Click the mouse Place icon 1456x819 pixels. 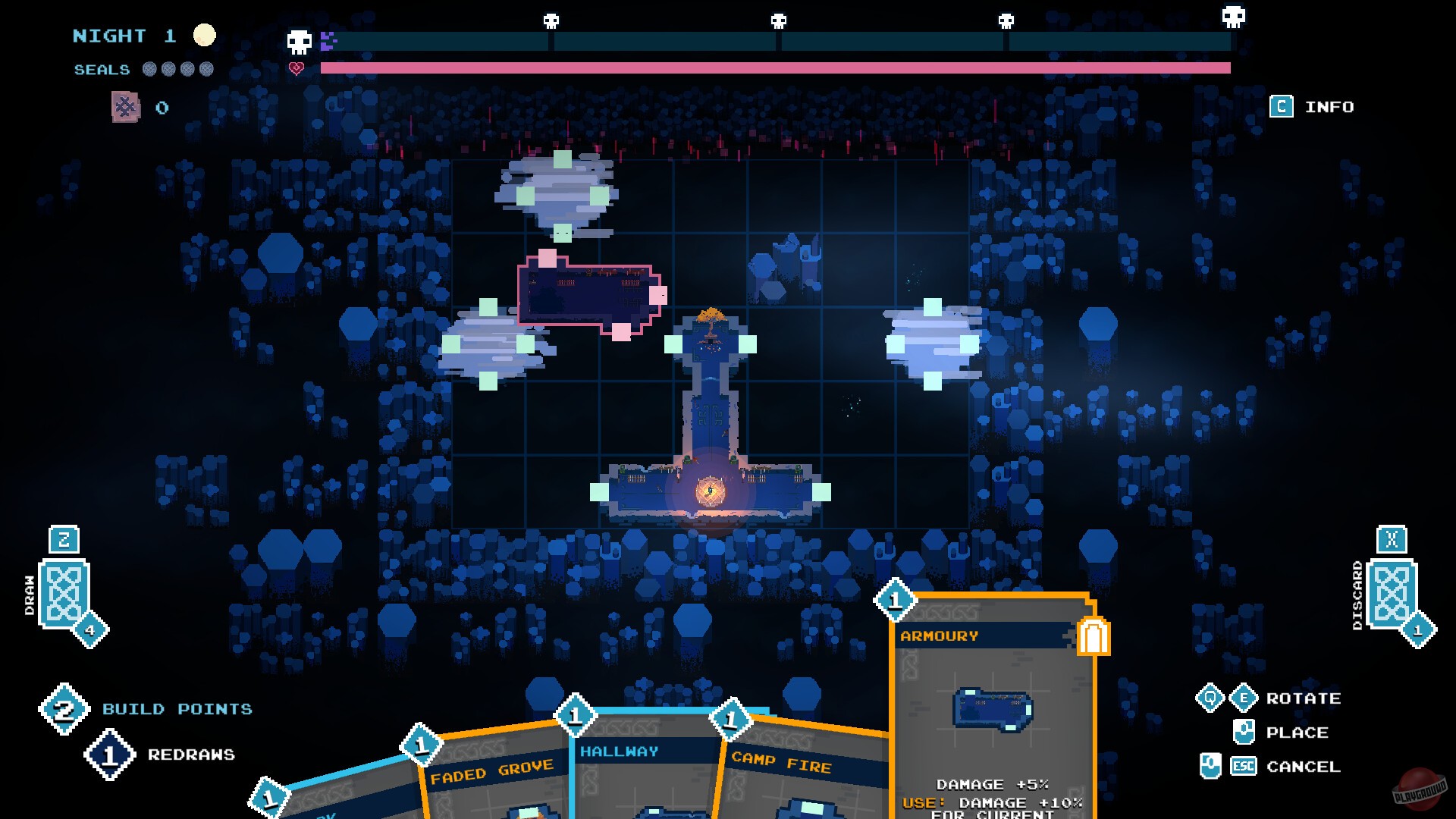pos(1244,732)
